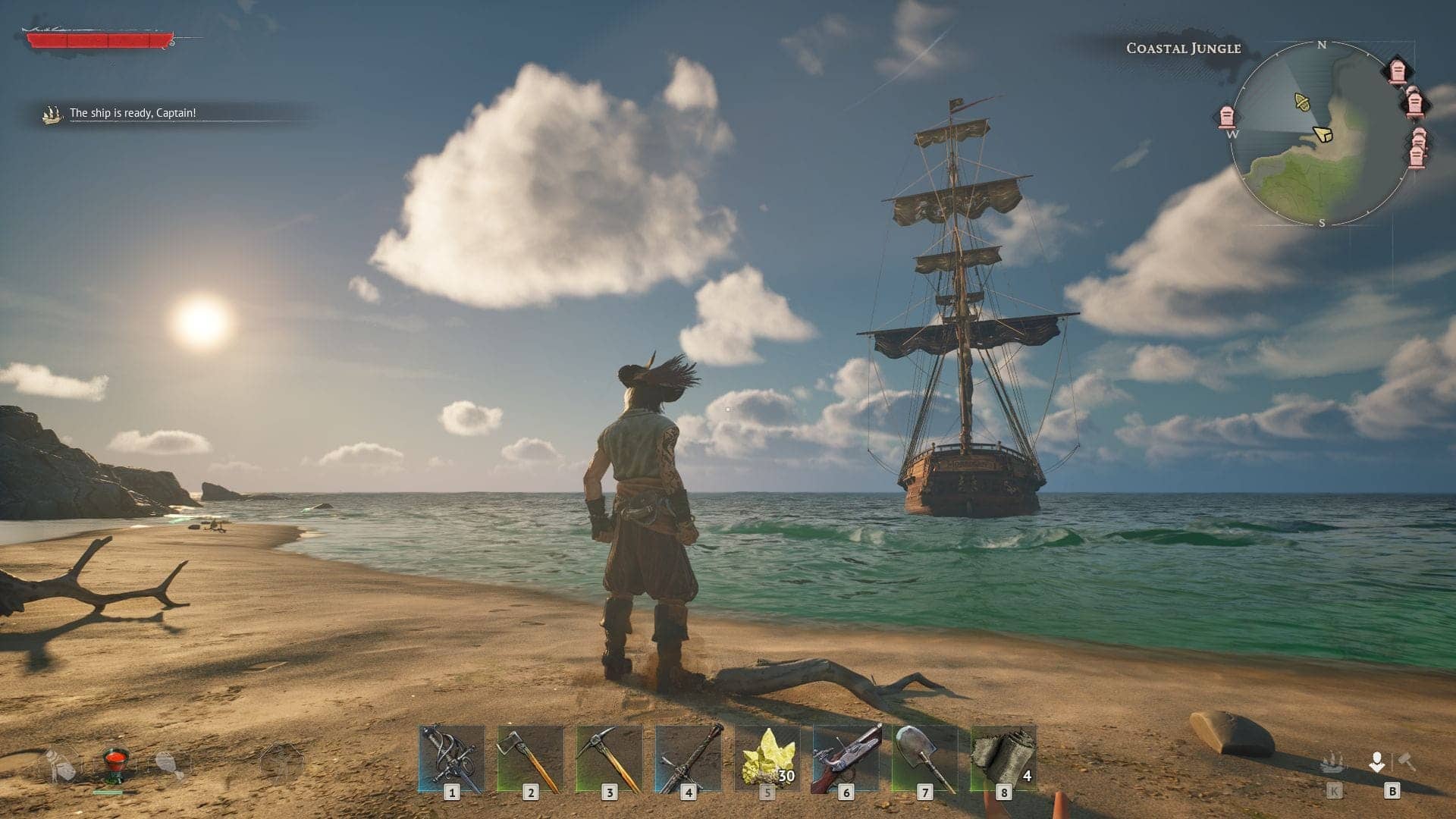
Task: Click the faded drumstick food icon
Action: coord(169,764)
